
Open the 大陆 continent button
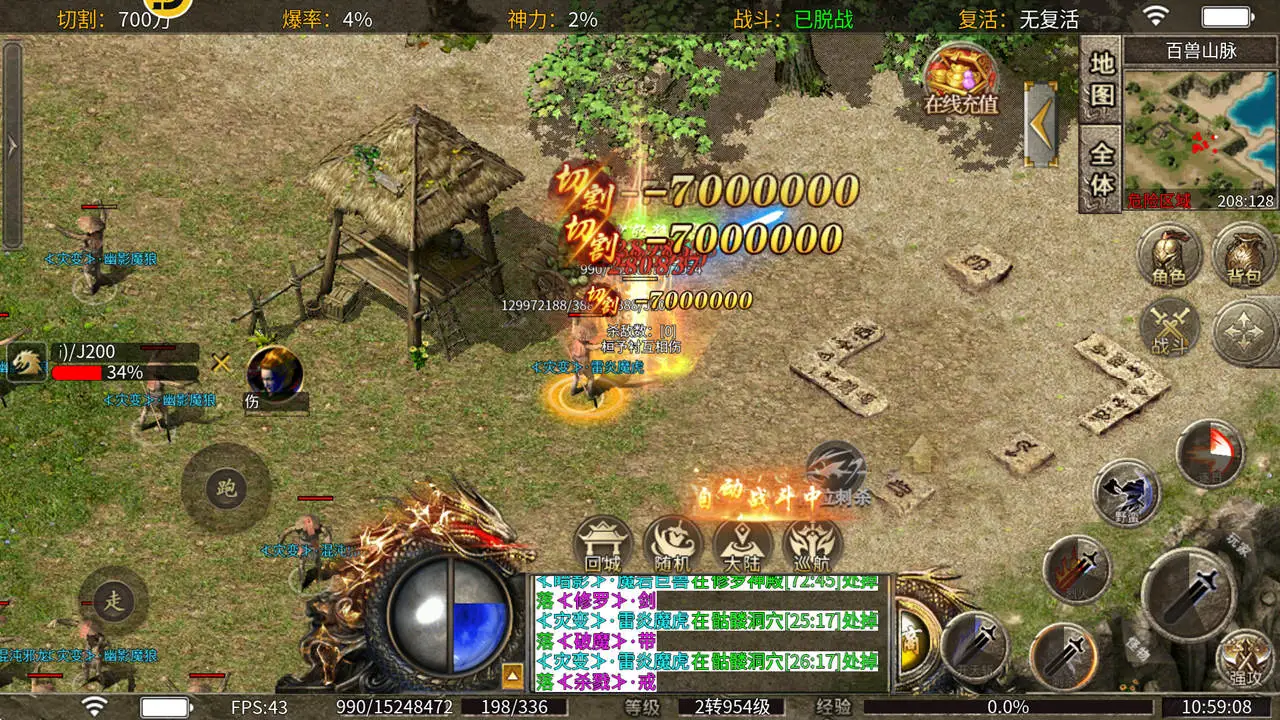tap(743, 546)
